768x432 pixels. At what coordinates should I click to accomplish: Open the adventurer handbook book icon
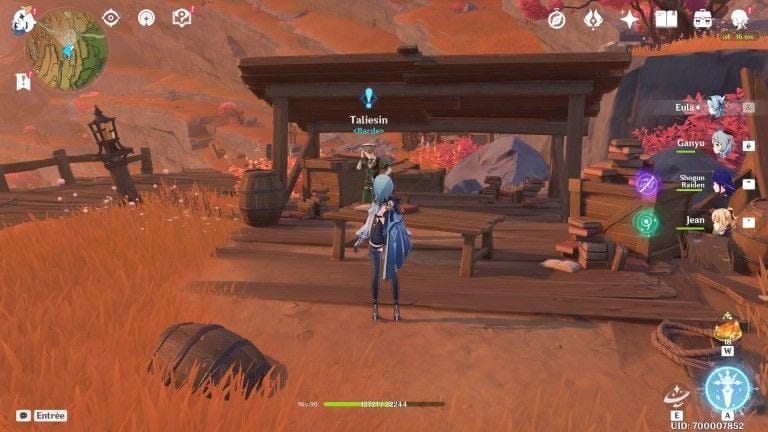click(666, 19)
